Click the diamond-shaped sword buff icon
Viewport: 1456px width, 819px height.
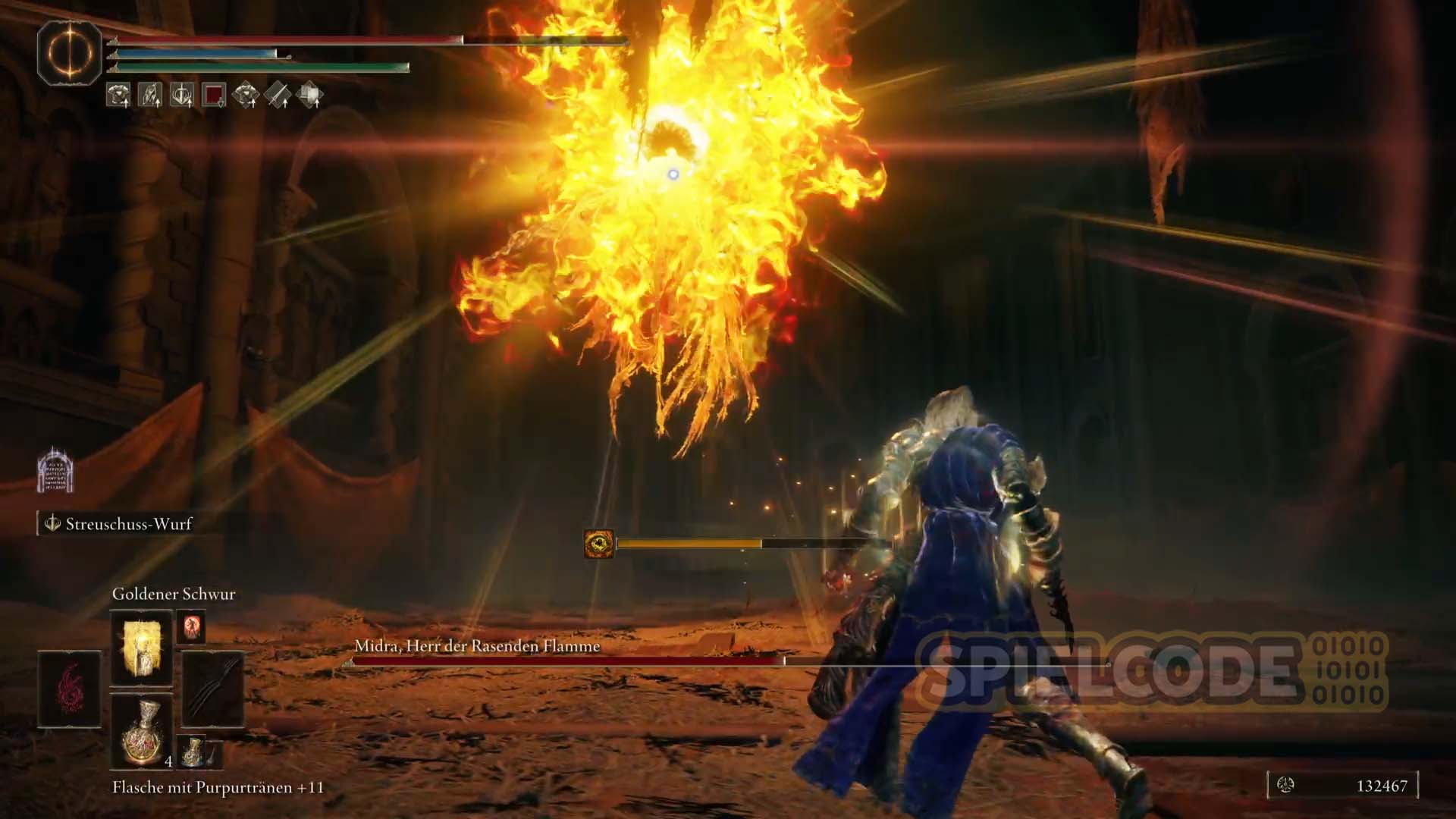[278, 96]
